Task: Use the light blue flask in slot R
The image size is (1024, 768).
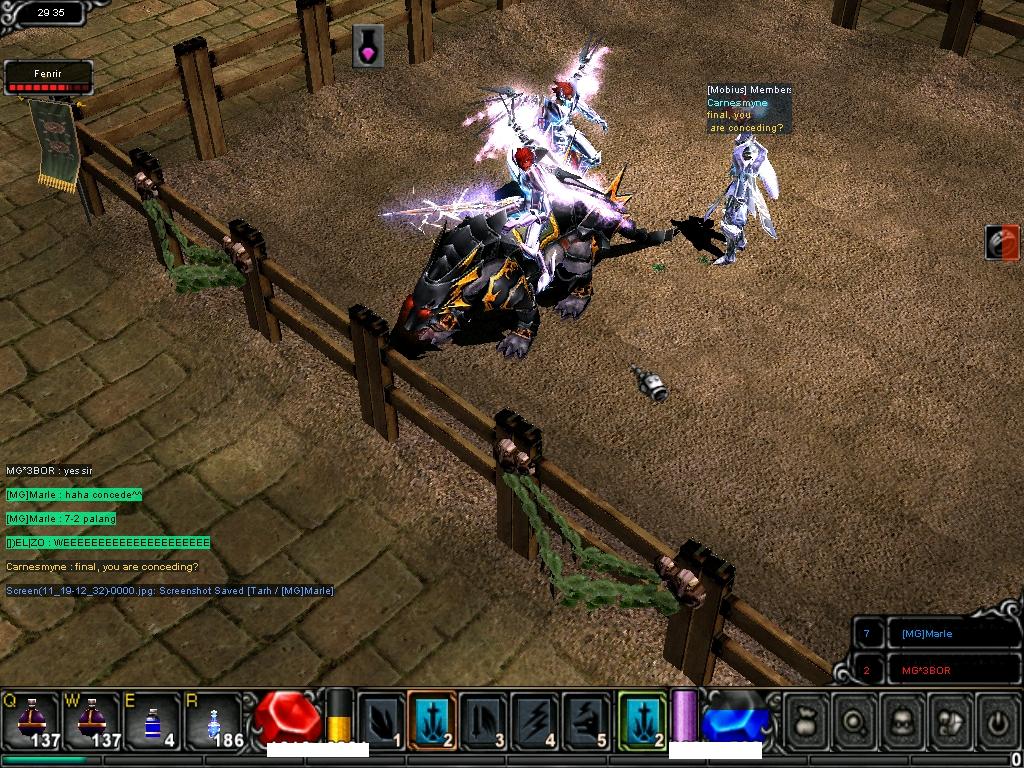Action: 213,719
